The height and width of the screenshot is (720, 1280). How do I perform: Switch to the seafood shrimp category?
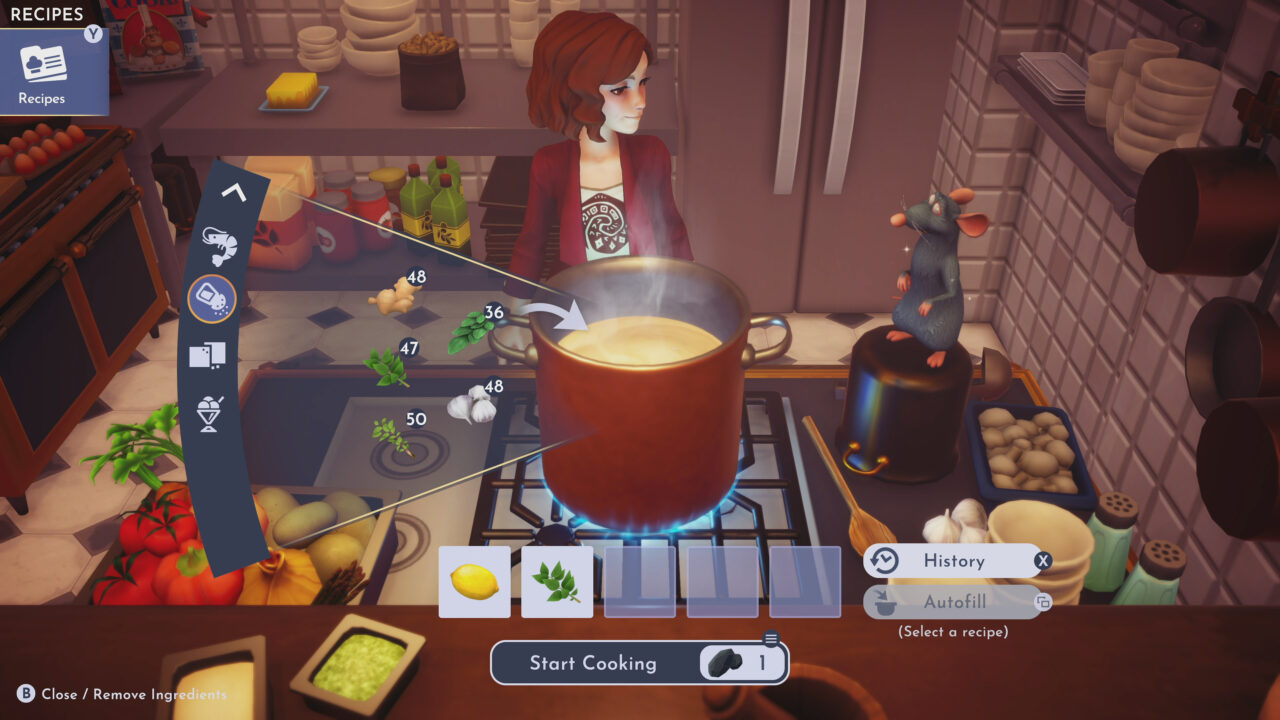[x=218, y=243]
